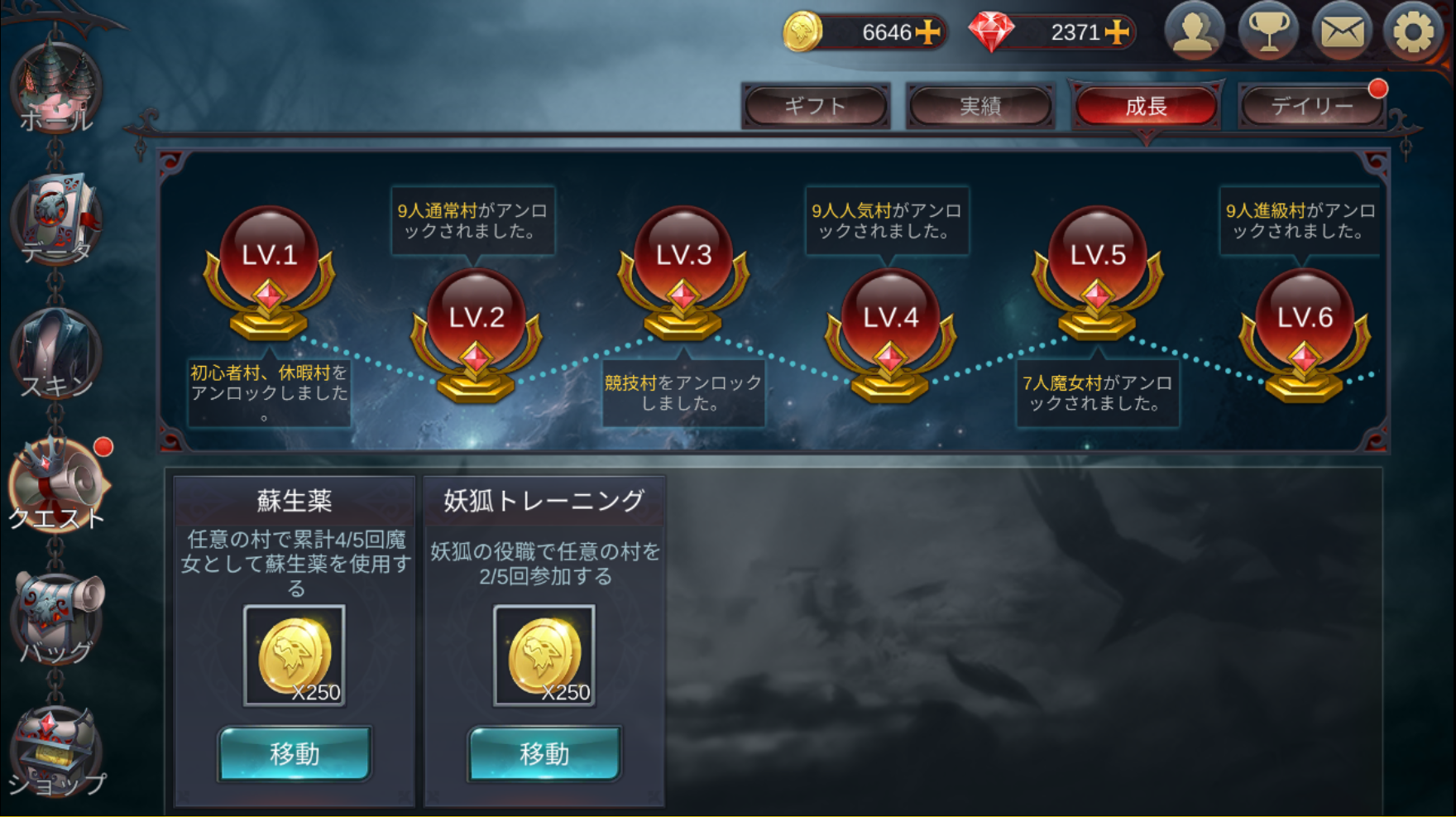Open the player profile icon

coord(1194,31)
